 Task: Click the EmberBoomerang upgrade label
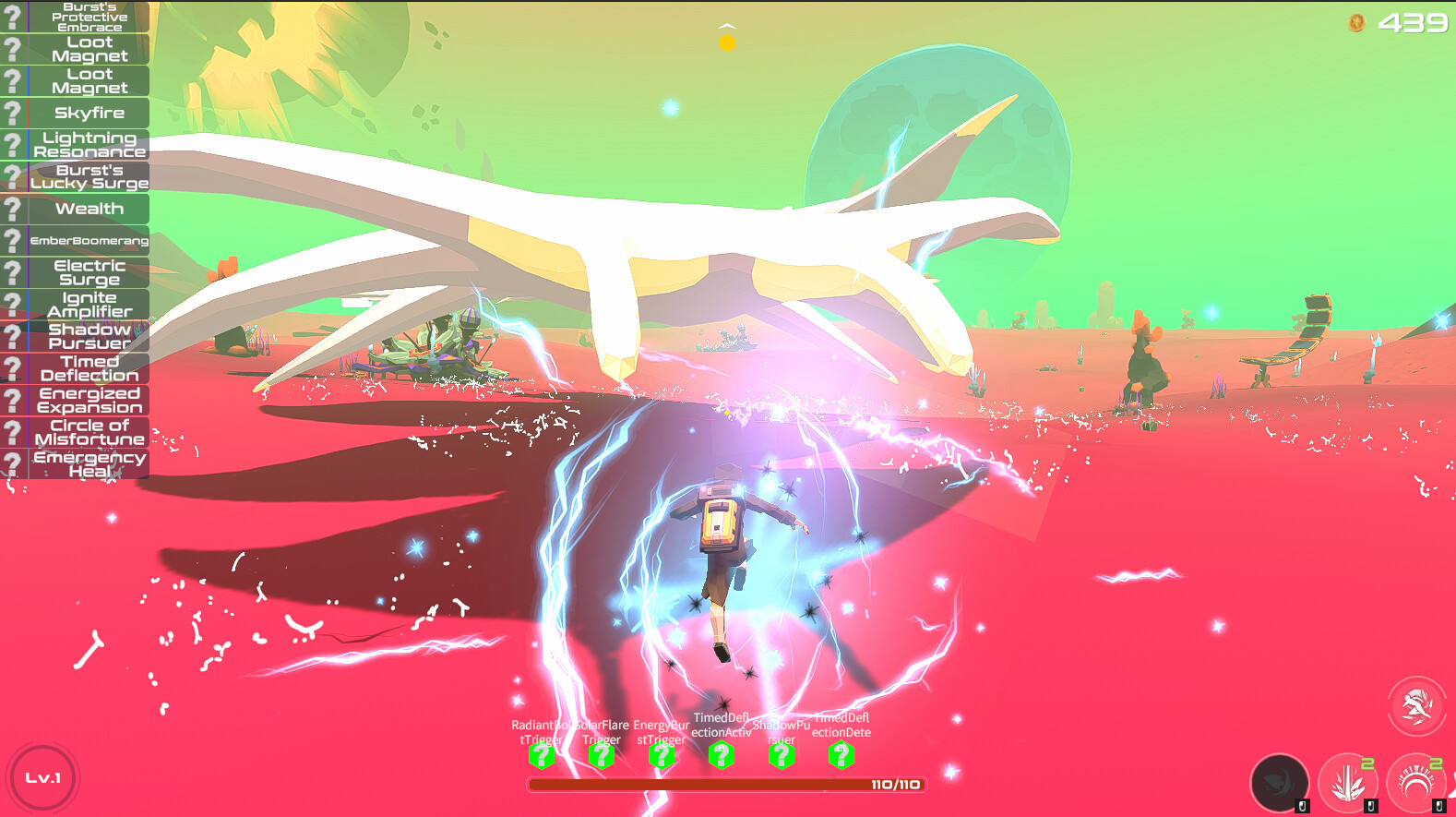click(x=90, y=240)
